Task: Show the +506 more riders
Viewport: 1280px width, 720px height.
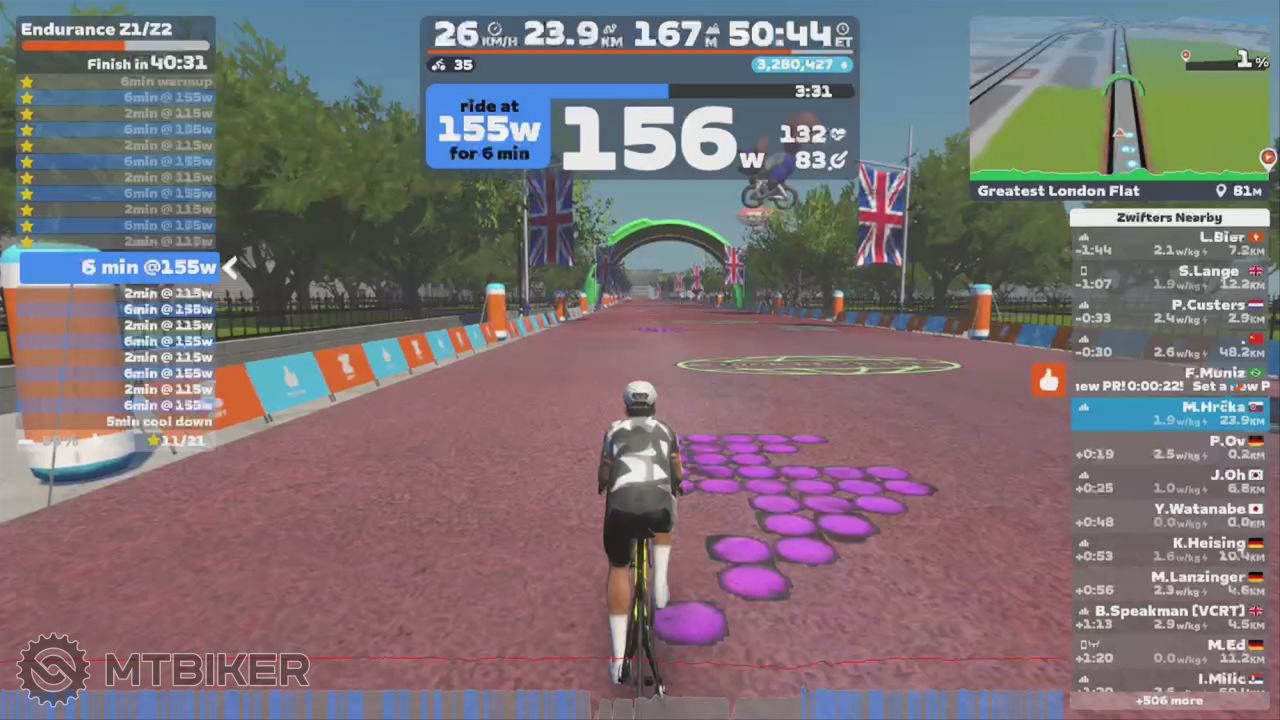Action: 1169,701
